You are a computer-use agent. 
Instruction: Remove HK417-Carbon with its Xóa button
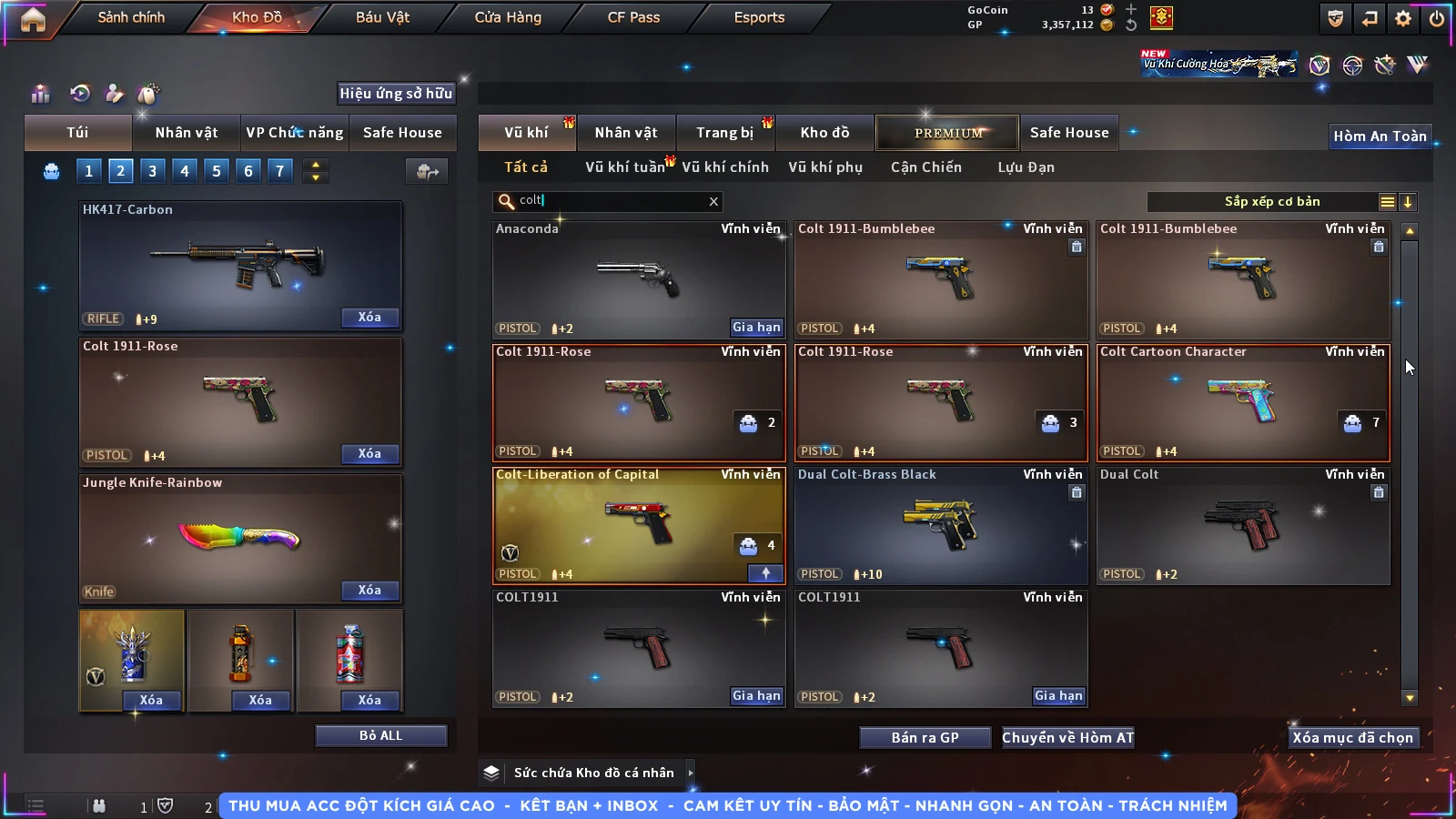pos(369,317)
